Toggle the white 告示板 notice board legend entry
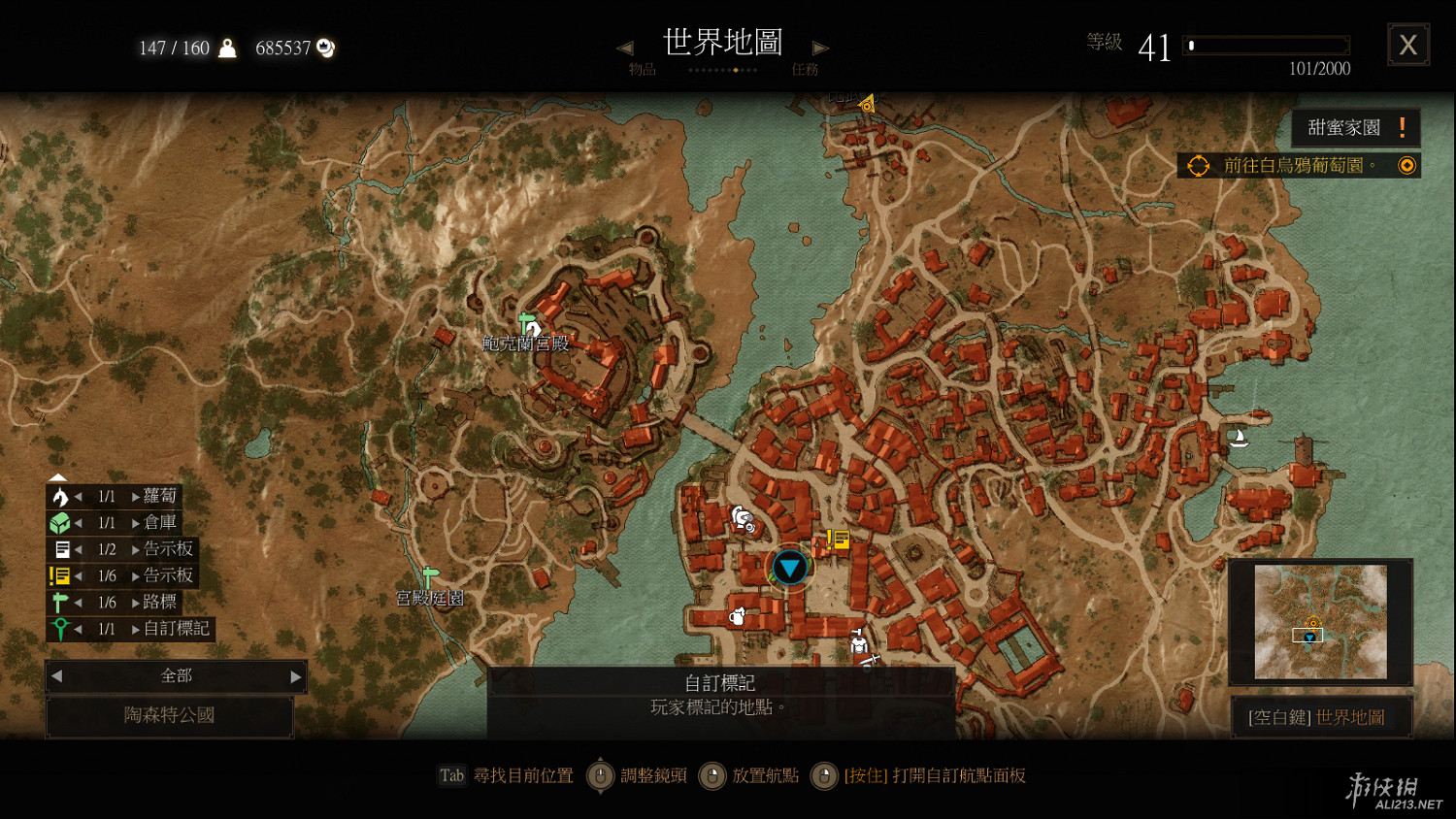The image size is (1456, 819). pyautogui.click(x=61, y=549)
